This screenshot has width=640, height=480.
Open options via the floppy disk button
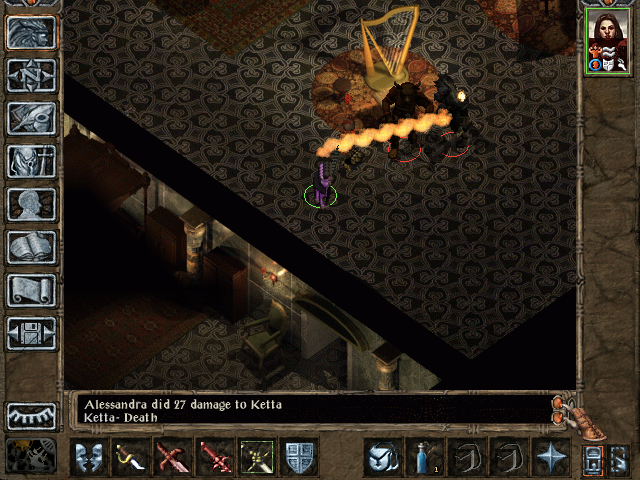(31, 333)
